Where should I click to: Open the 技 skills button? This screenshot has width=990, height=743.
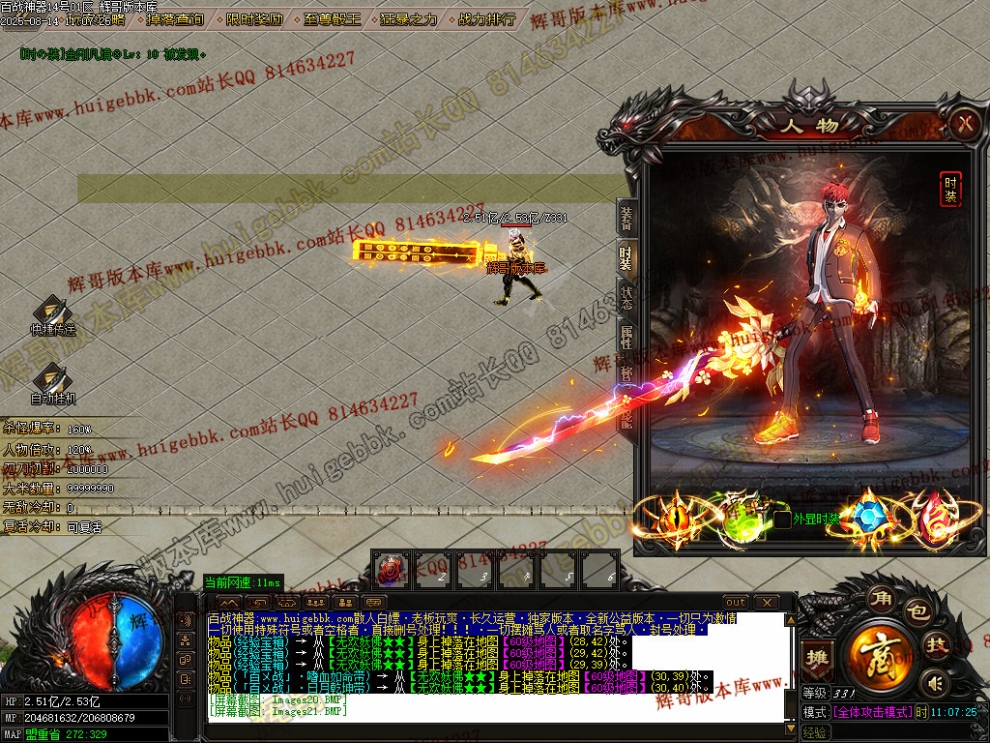click(x=936, y=644)
